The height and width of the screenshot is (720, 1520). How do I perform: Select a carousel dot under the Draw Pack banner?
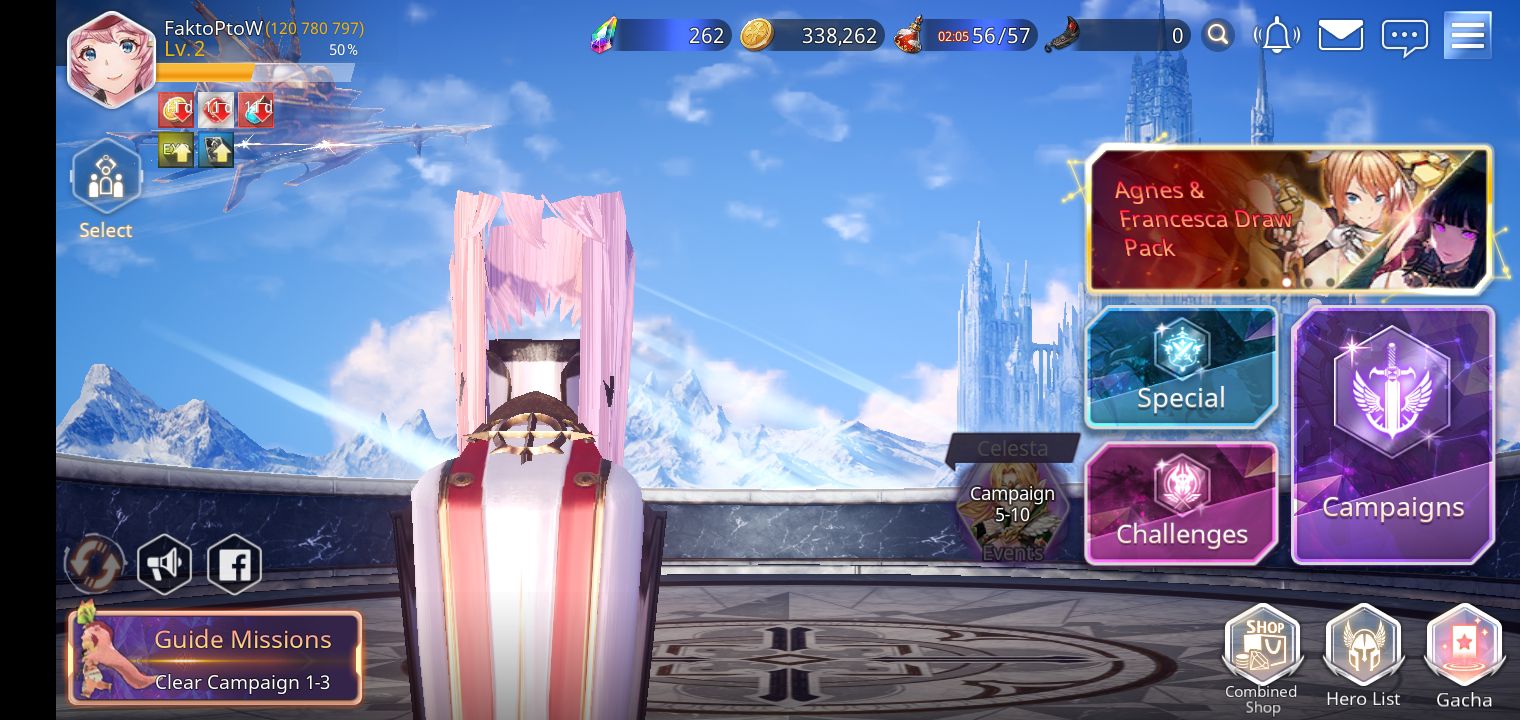(x=1287, y=283)
